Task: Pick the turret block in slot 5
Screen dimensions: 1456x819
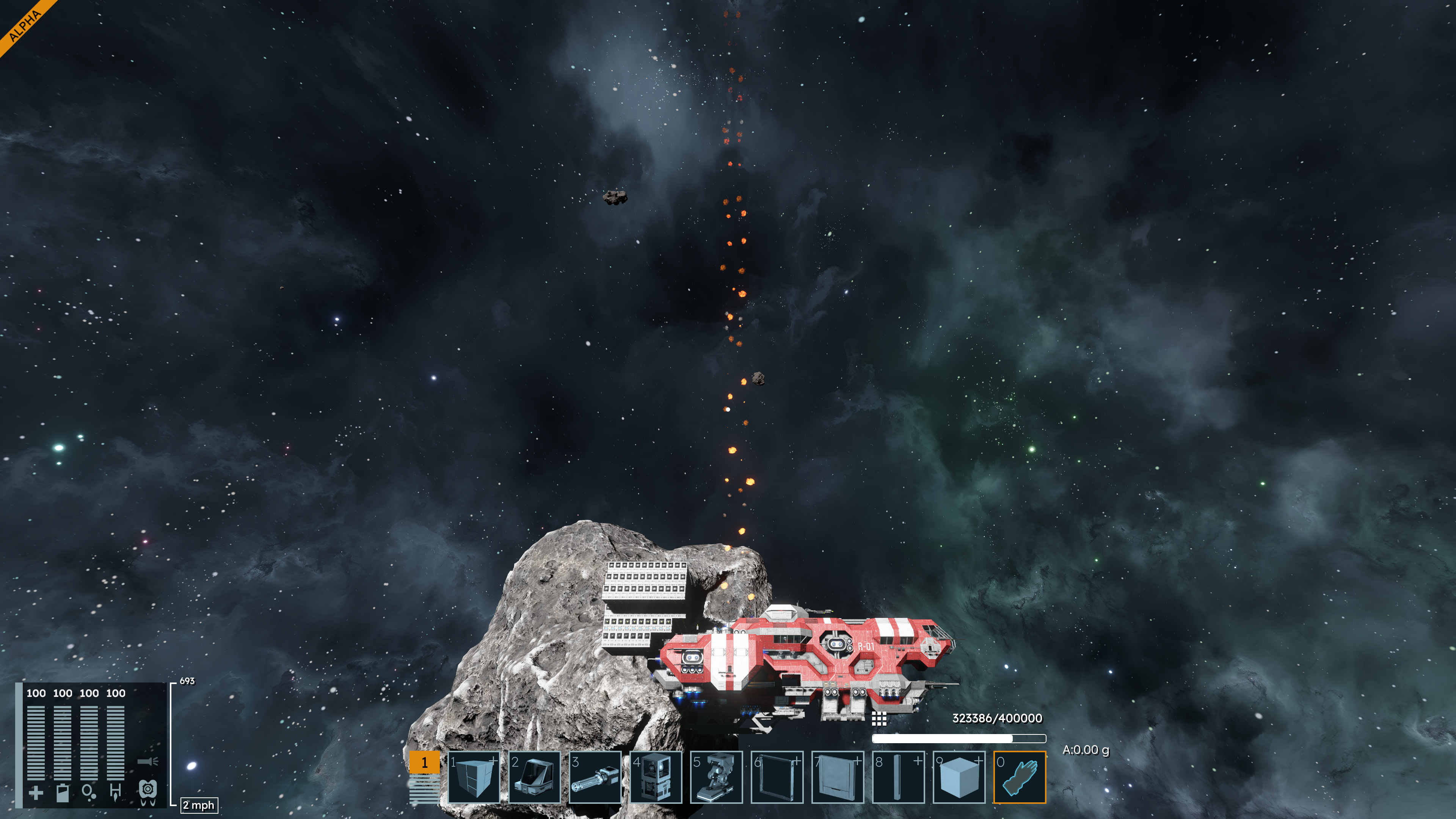Action: pyautogui.click(x=716, y=777)
